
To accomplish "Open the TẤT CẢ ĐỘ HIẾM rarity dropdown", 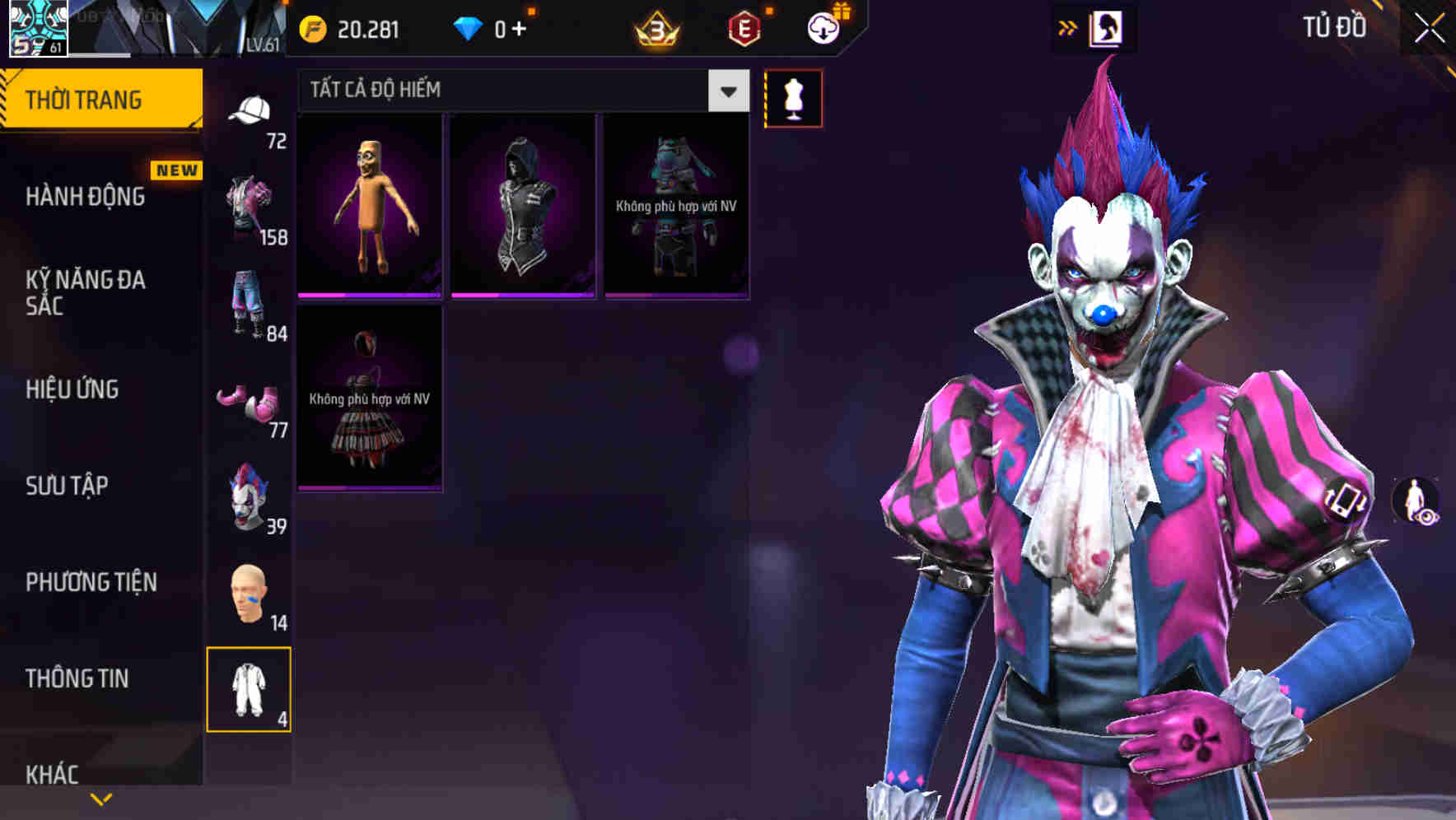I will click(x=726, y=90).
